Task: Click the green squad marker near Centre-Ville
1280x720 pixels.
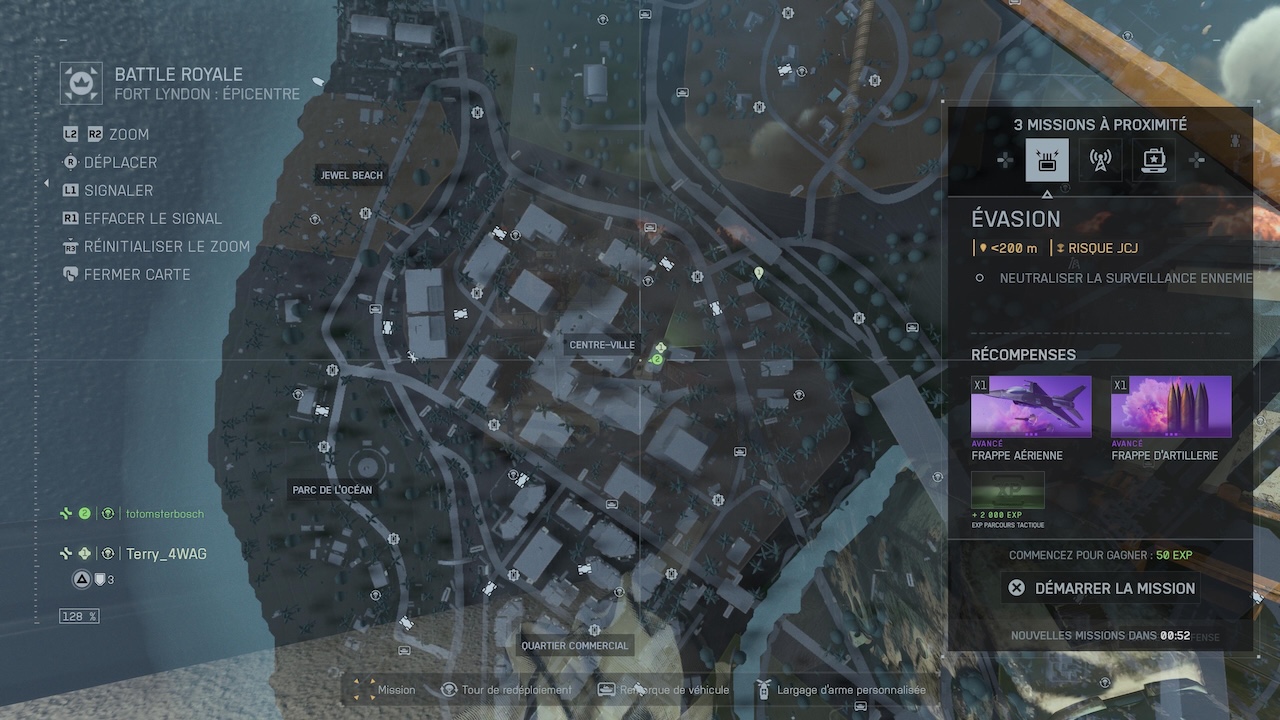Action: pyautogui.click(x=658, y=359)
